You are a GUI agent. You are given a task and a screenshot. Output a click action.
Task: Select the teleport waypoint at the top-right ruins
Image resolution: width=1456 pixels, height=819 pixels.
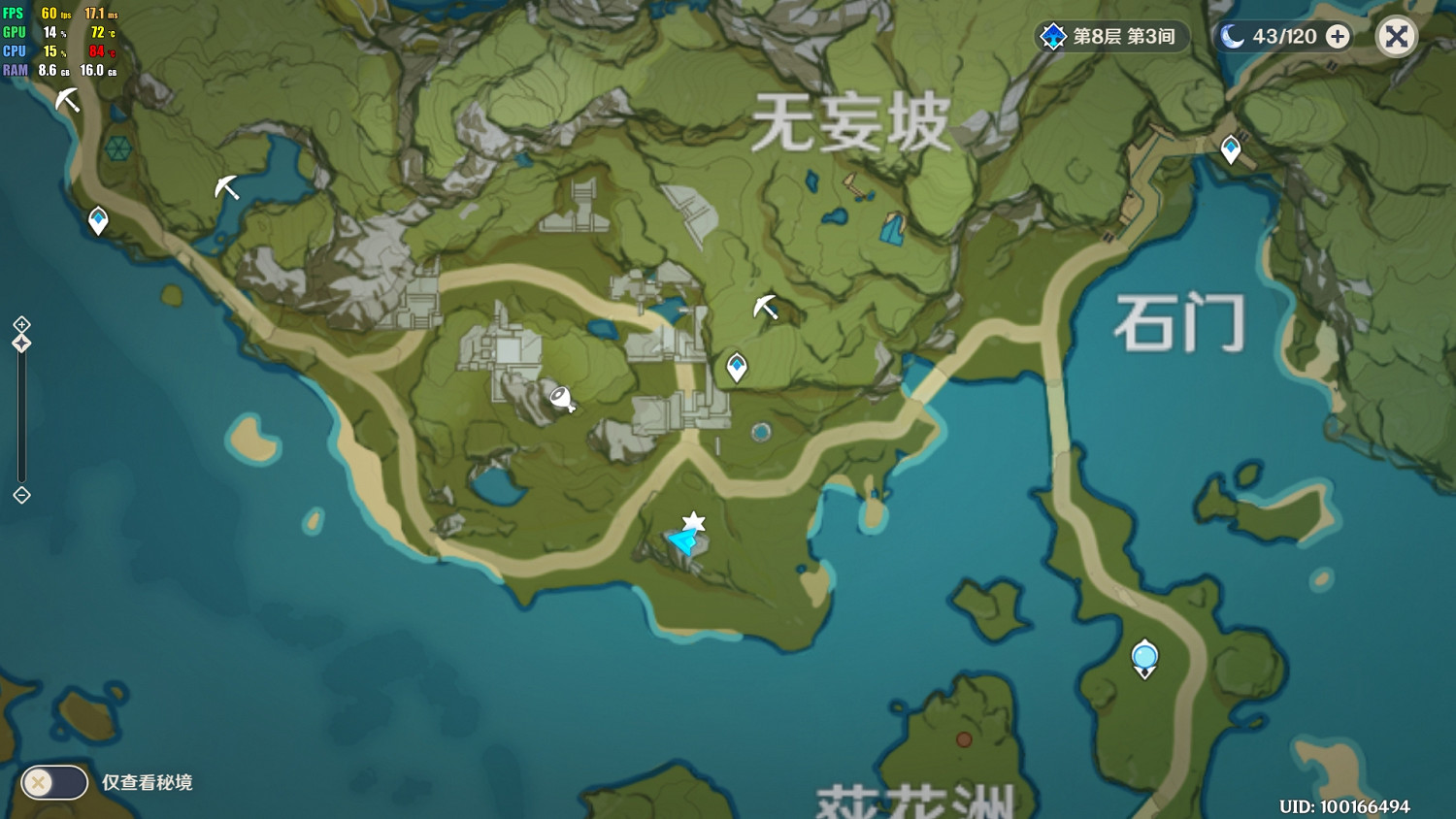click(1231, 148)
